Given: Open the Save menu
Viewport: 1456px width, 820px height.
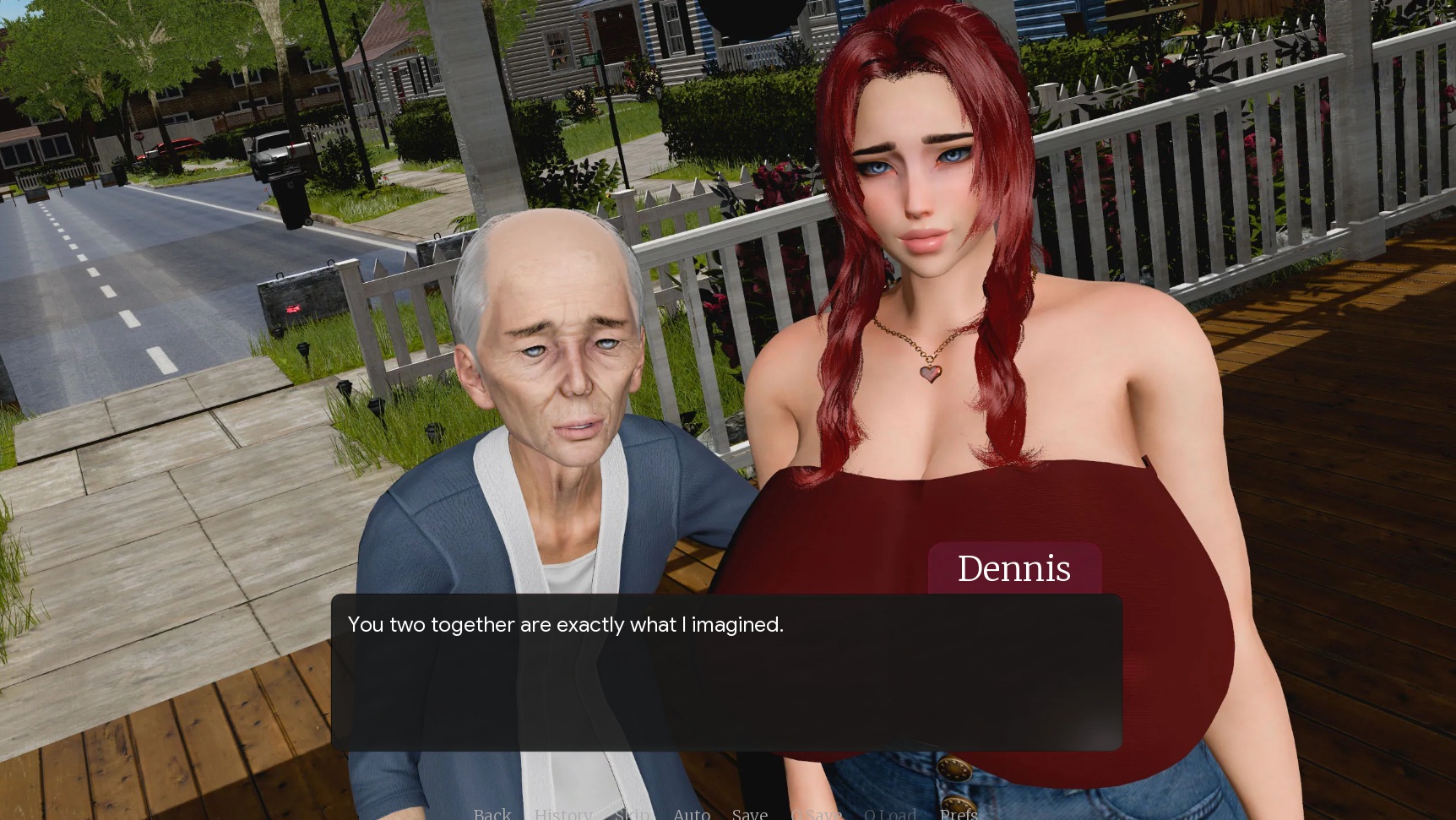Looking at the screenshot, I should click(x=750, y=813).
